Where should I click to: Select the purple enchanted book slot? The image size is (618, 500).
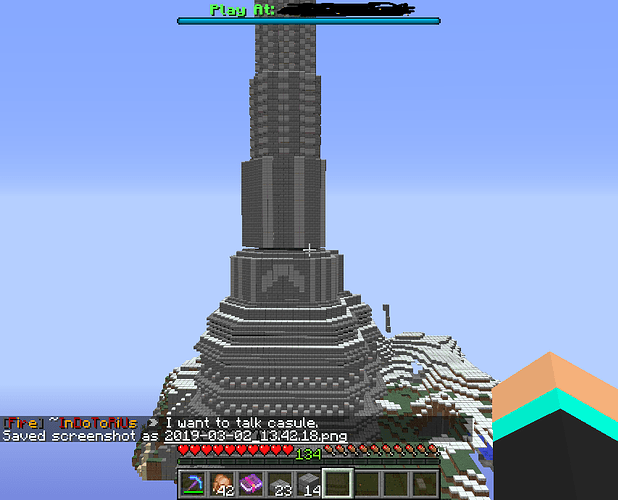pyautogui.click(x=250, y=484)
